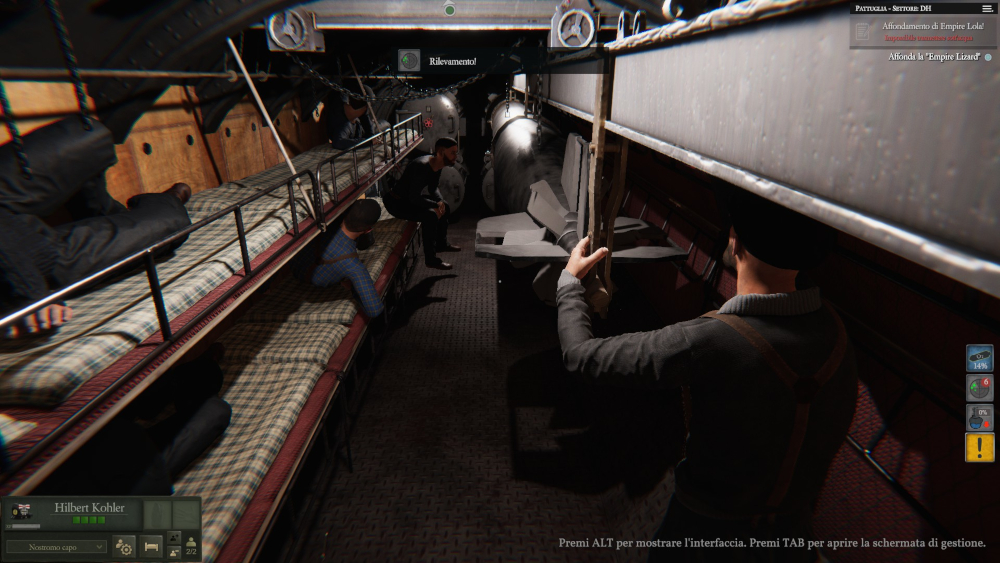Send Hilbert Kohler to rest with bed button
1000x563 pixels.
pyautogui.click(x=152, y=547)
